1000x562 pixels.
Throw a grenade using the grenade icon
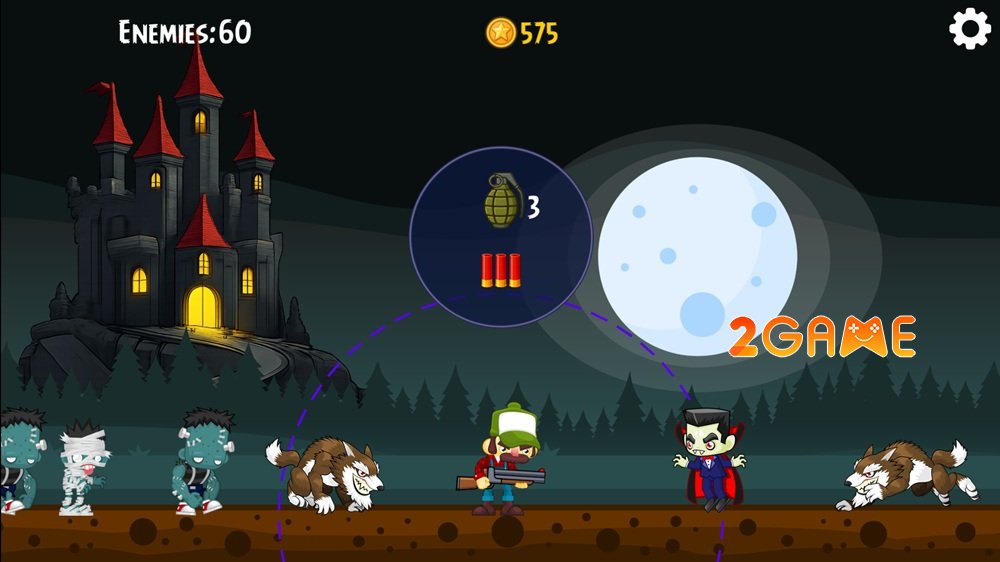click(x=500, y=201)
